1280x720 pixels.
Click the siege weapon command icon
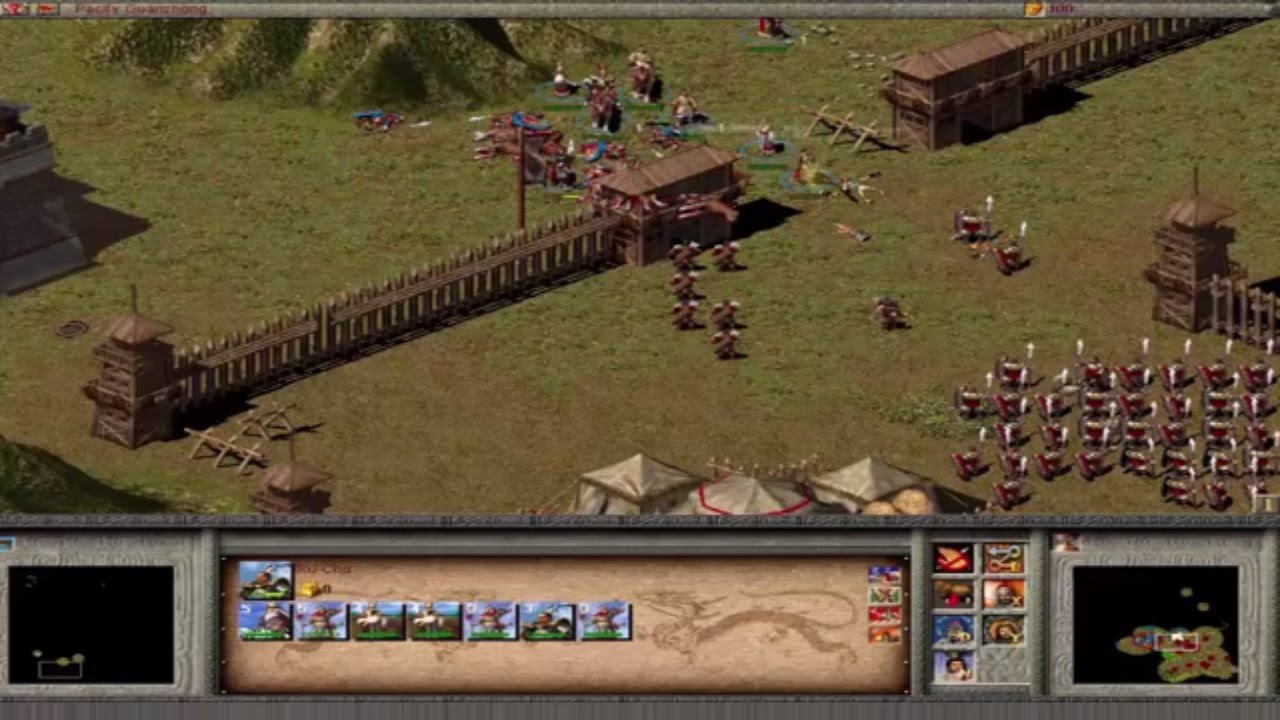tap(953, 595)
